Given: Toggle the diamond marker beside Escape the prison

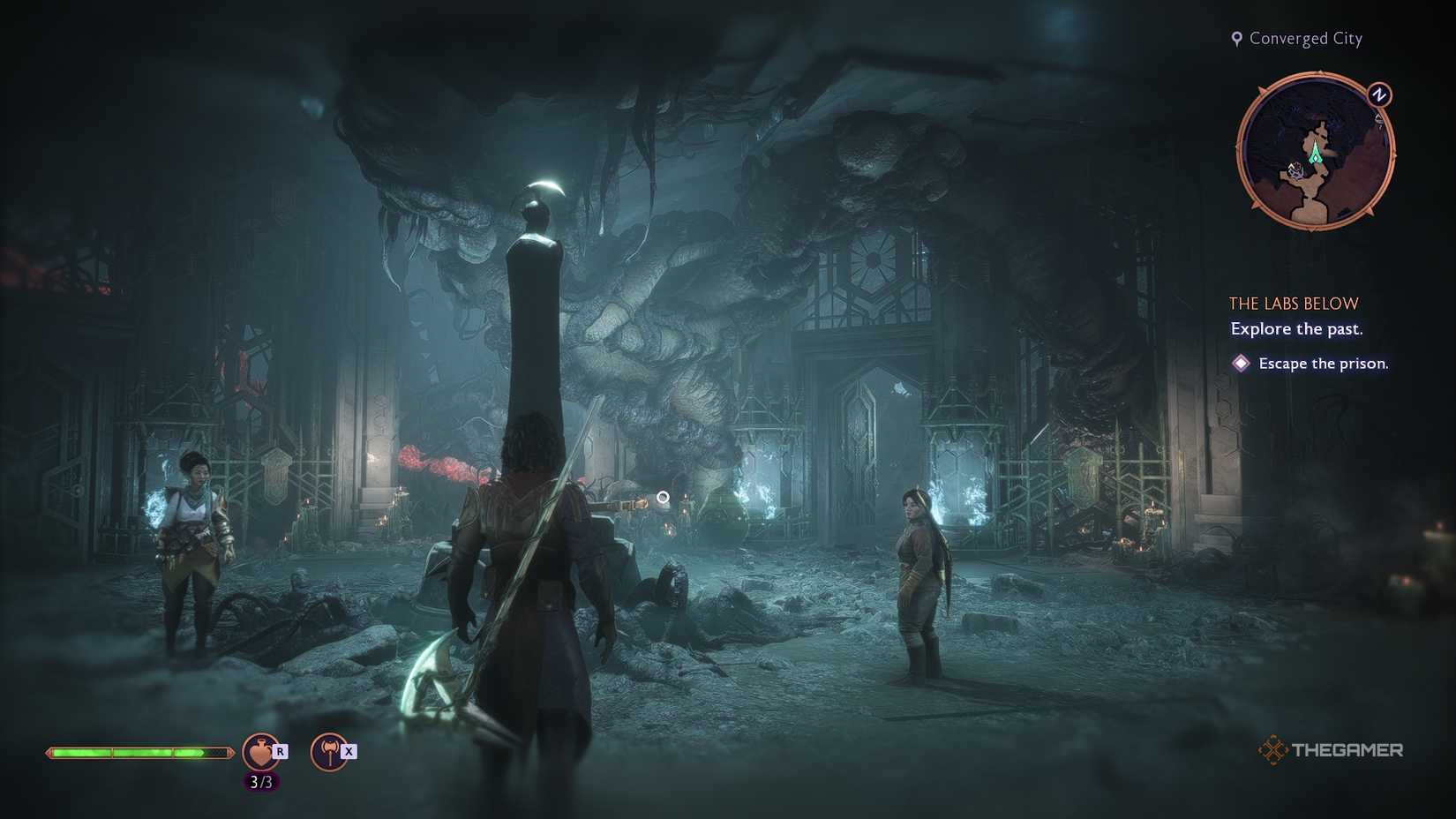Looking at the screenshot, I should 1241,363.
